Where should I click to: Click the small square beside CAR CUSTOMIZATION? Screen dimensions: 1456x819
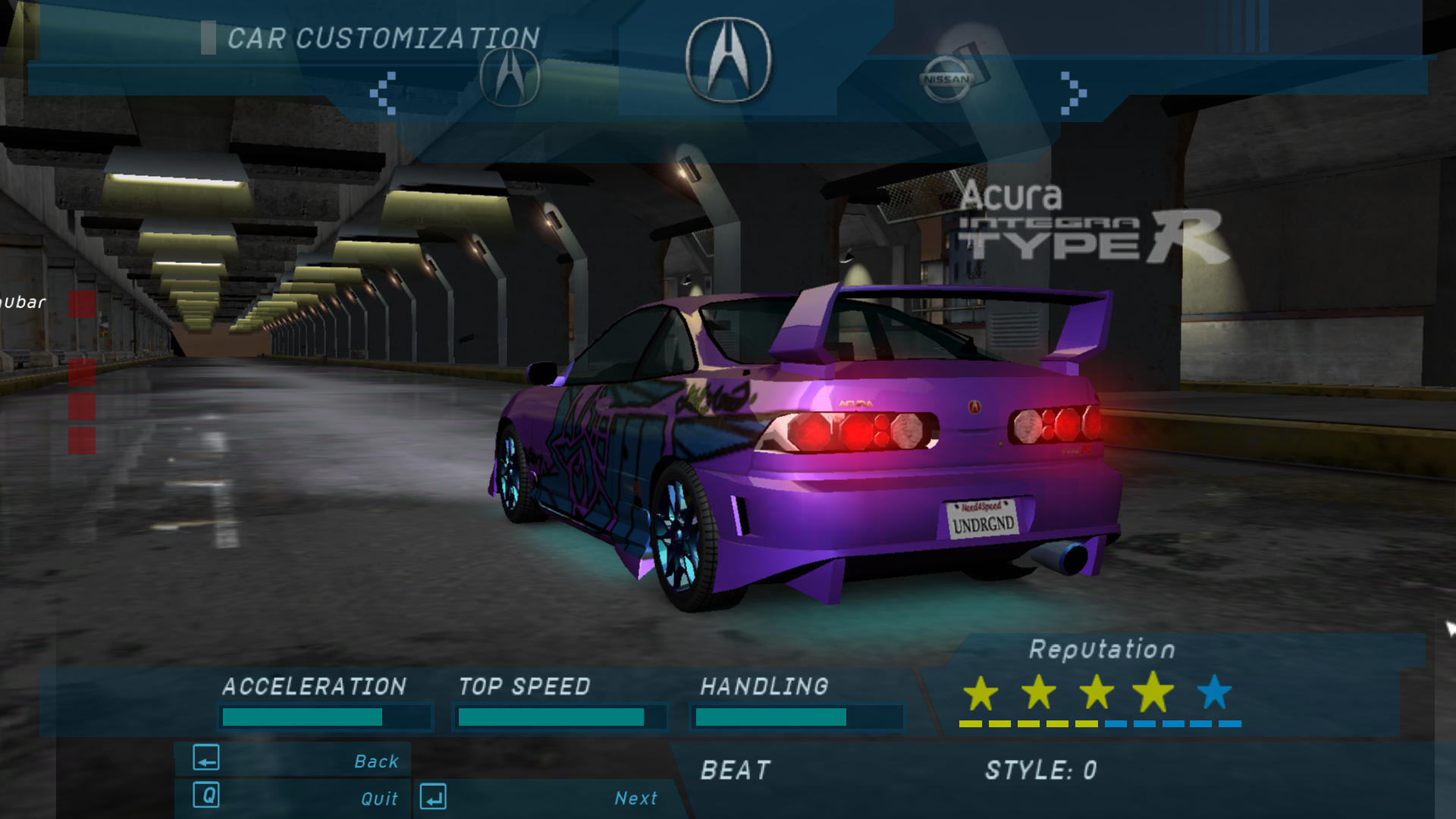click(209, 36)
